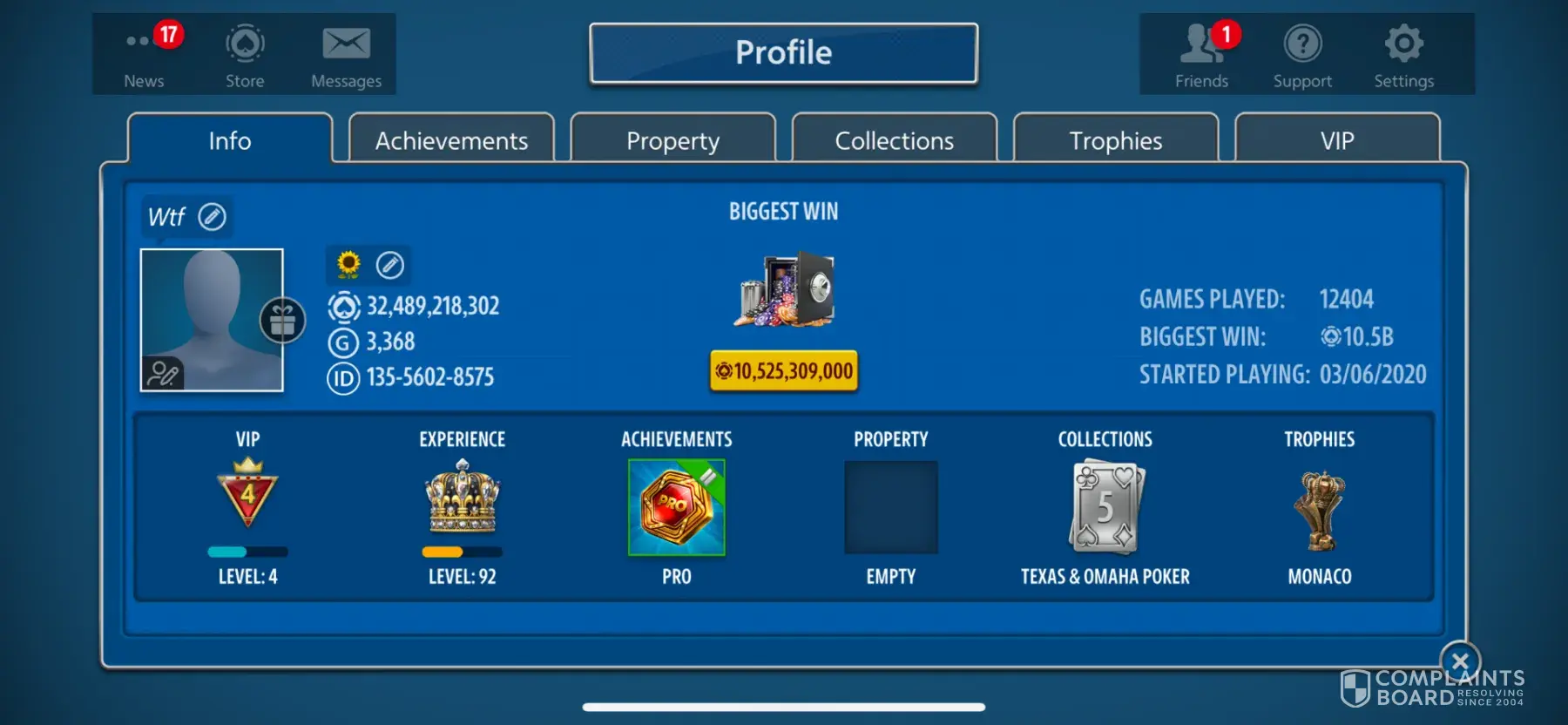Viewport: 1568px width, 725px height.
Task: Select the Property tab
Action: click(x=672, y=140)
